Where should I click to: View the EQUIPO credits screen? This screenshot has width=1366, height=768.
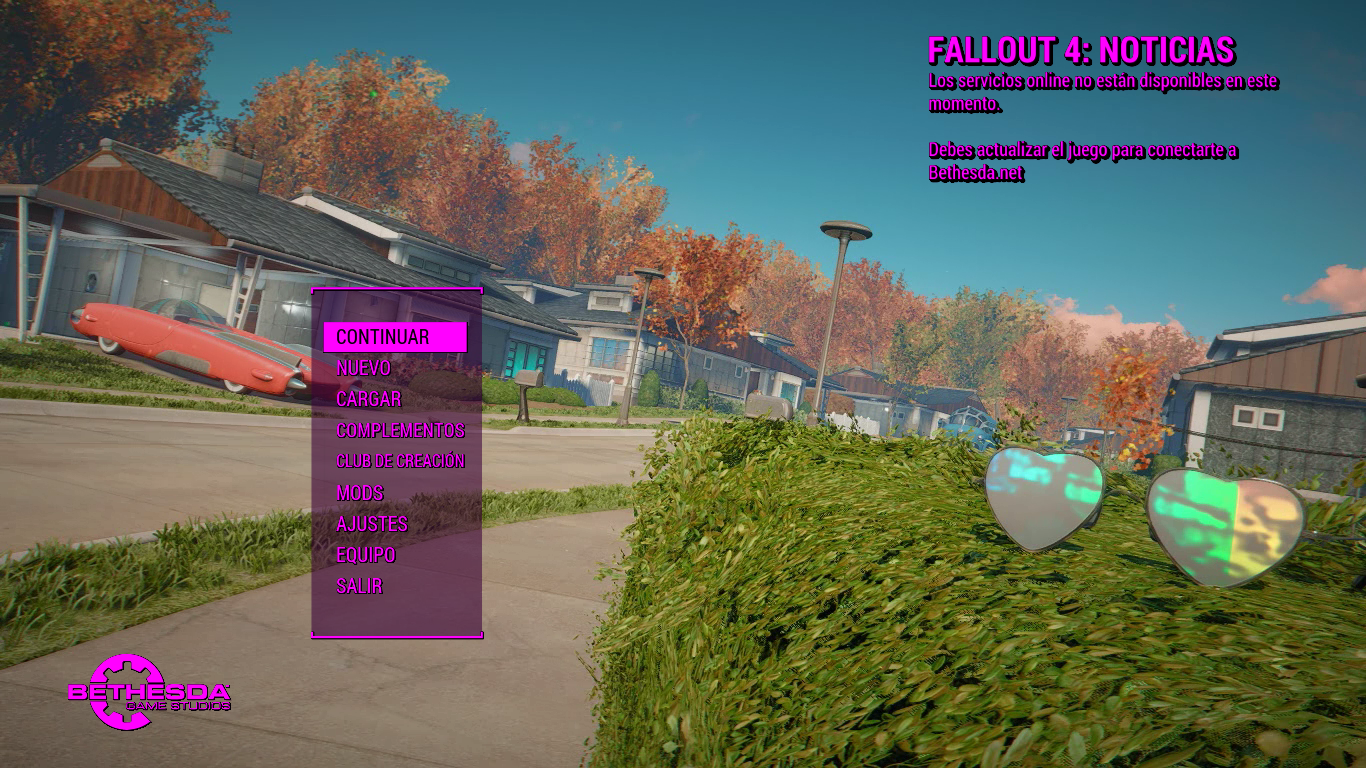click(x=366, y=555)
